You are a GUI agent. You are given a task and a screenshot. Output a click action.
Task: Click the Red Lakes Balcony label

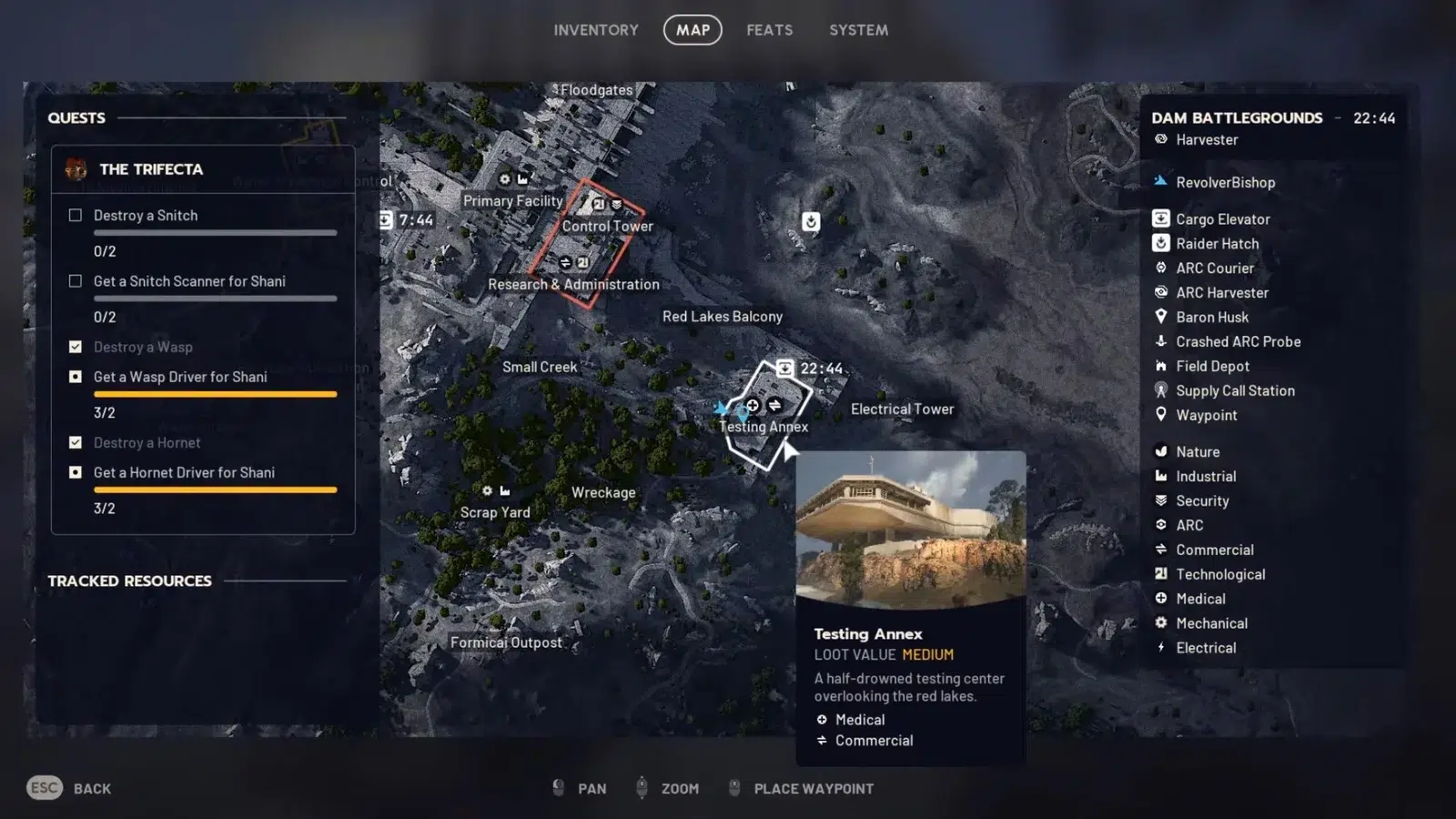[x=722, y=317]
